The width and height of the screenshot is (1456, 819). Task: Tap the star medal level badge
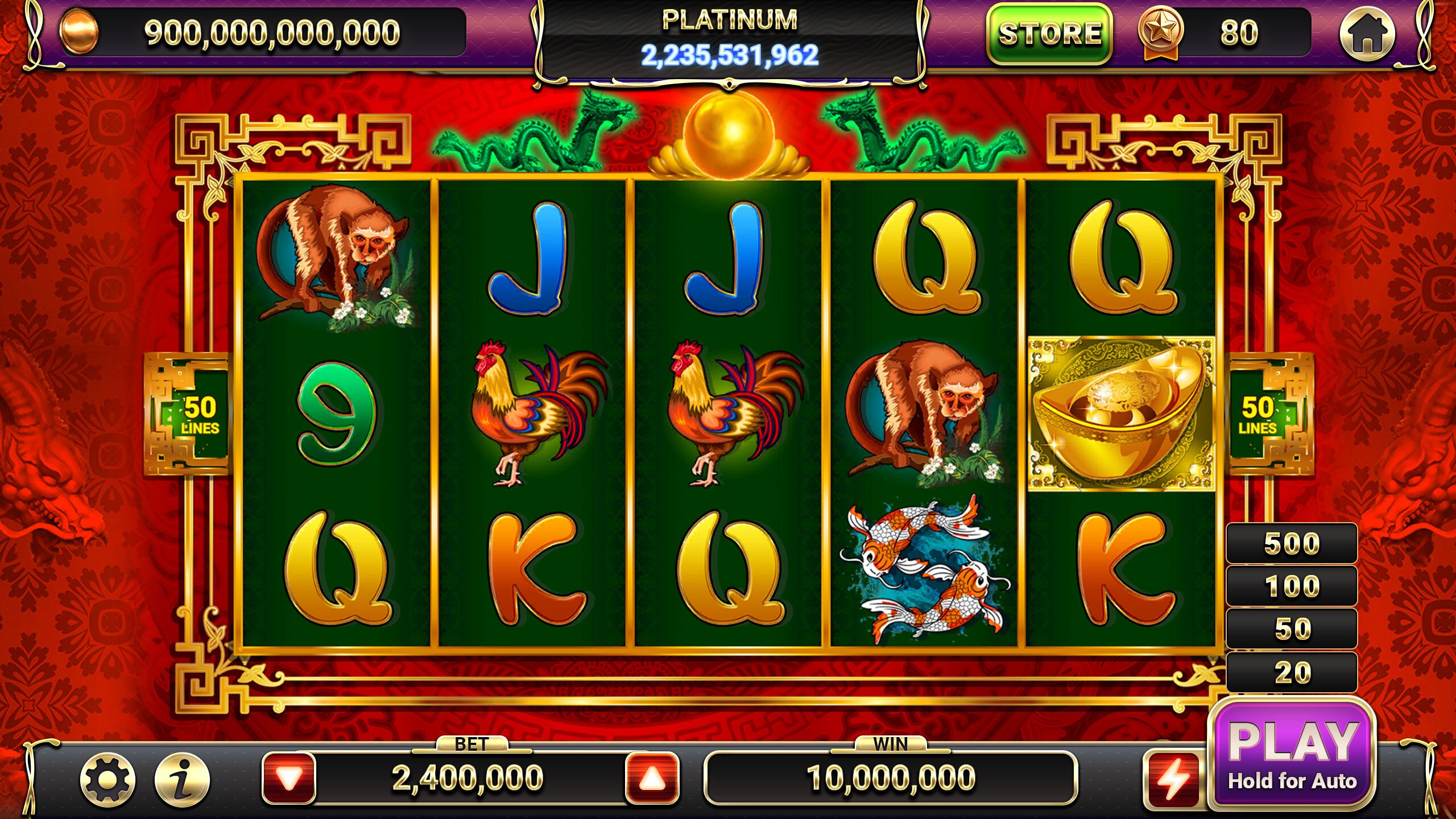[x=1160, y=31]
